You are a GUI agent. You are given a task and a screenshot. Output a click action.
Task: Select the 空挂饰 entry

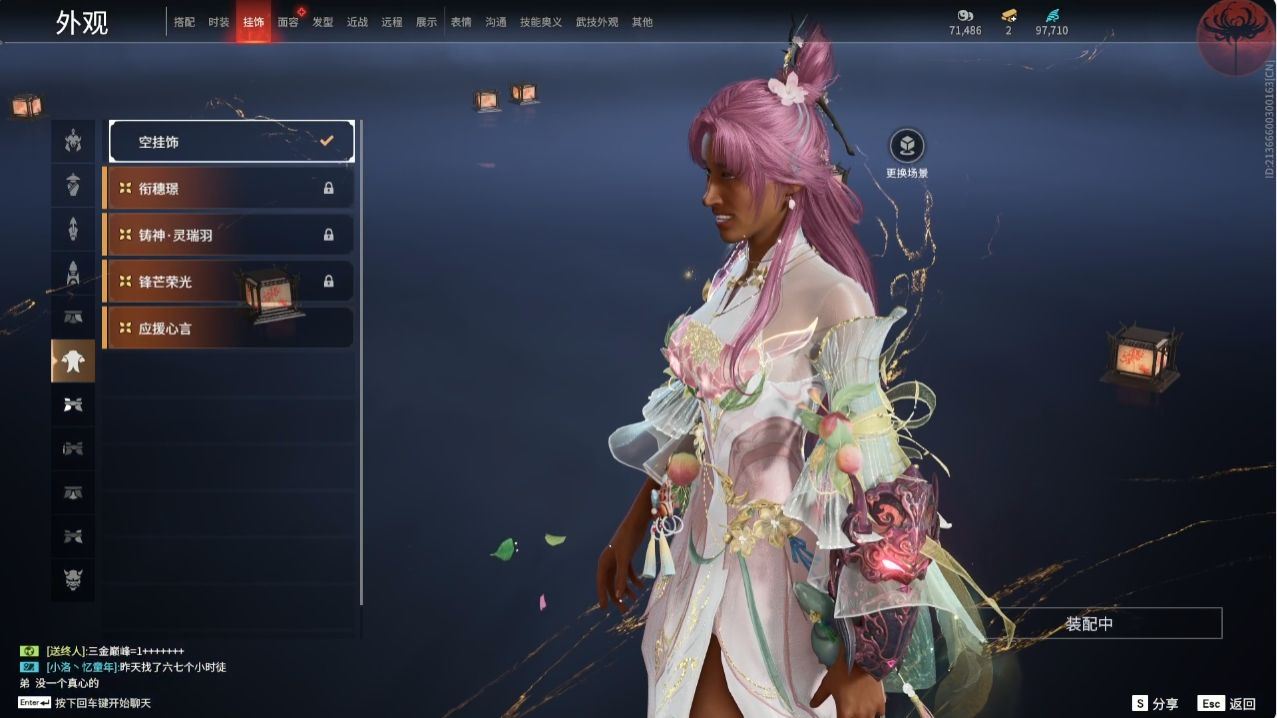231,142
